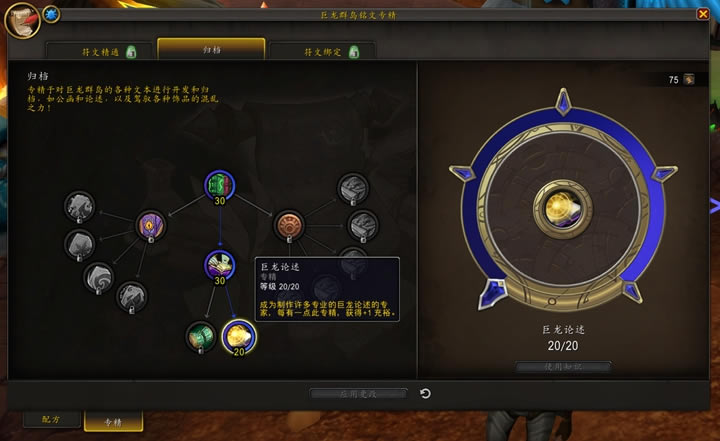Pick the purple open book node
This screenshot has width=720, height=441.
[x=219, y=265]
